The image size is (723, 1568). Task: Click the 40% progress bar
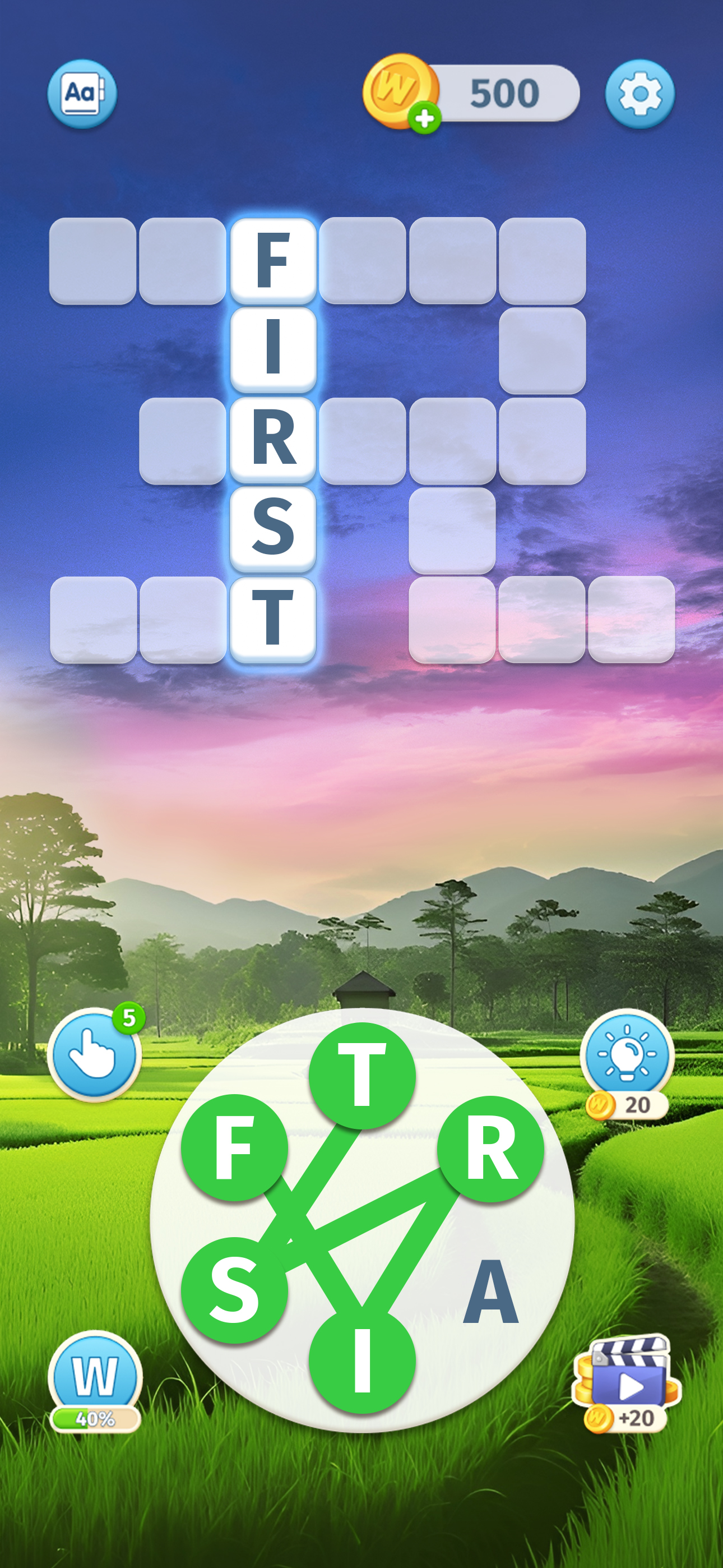95,1420
